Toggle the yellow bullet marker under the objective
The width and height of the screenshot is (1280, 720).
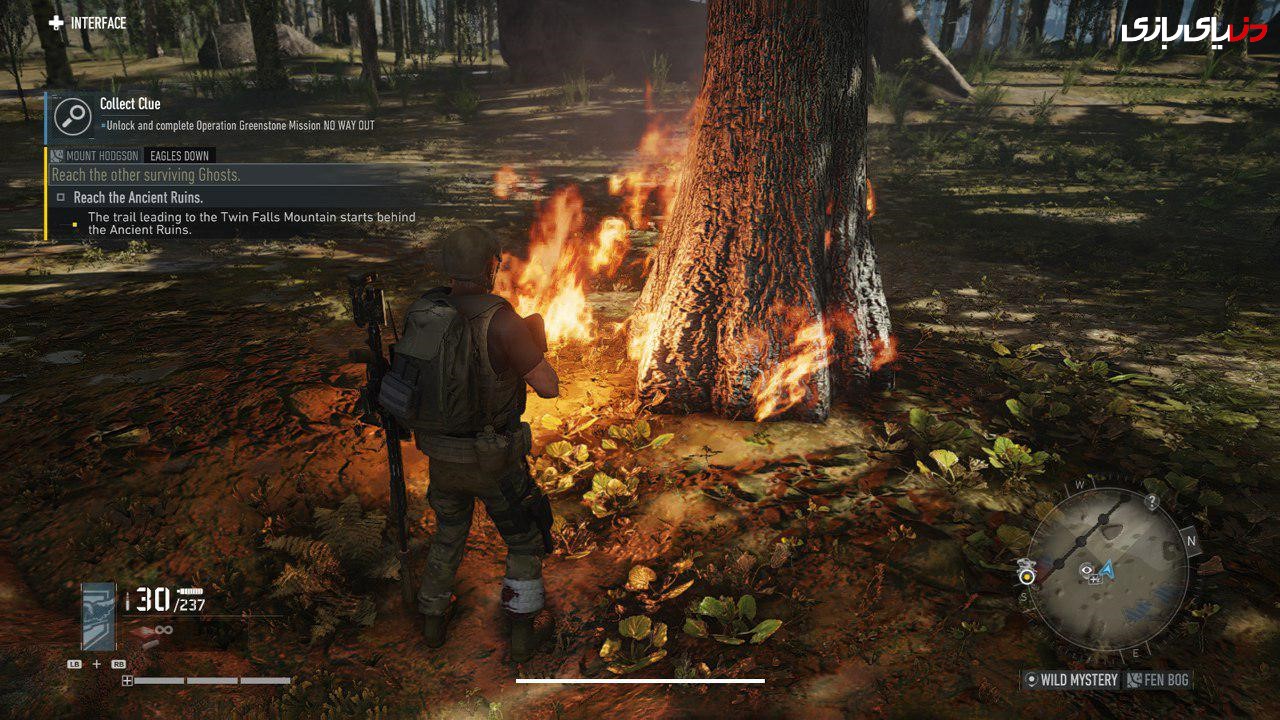click(76, 223)
